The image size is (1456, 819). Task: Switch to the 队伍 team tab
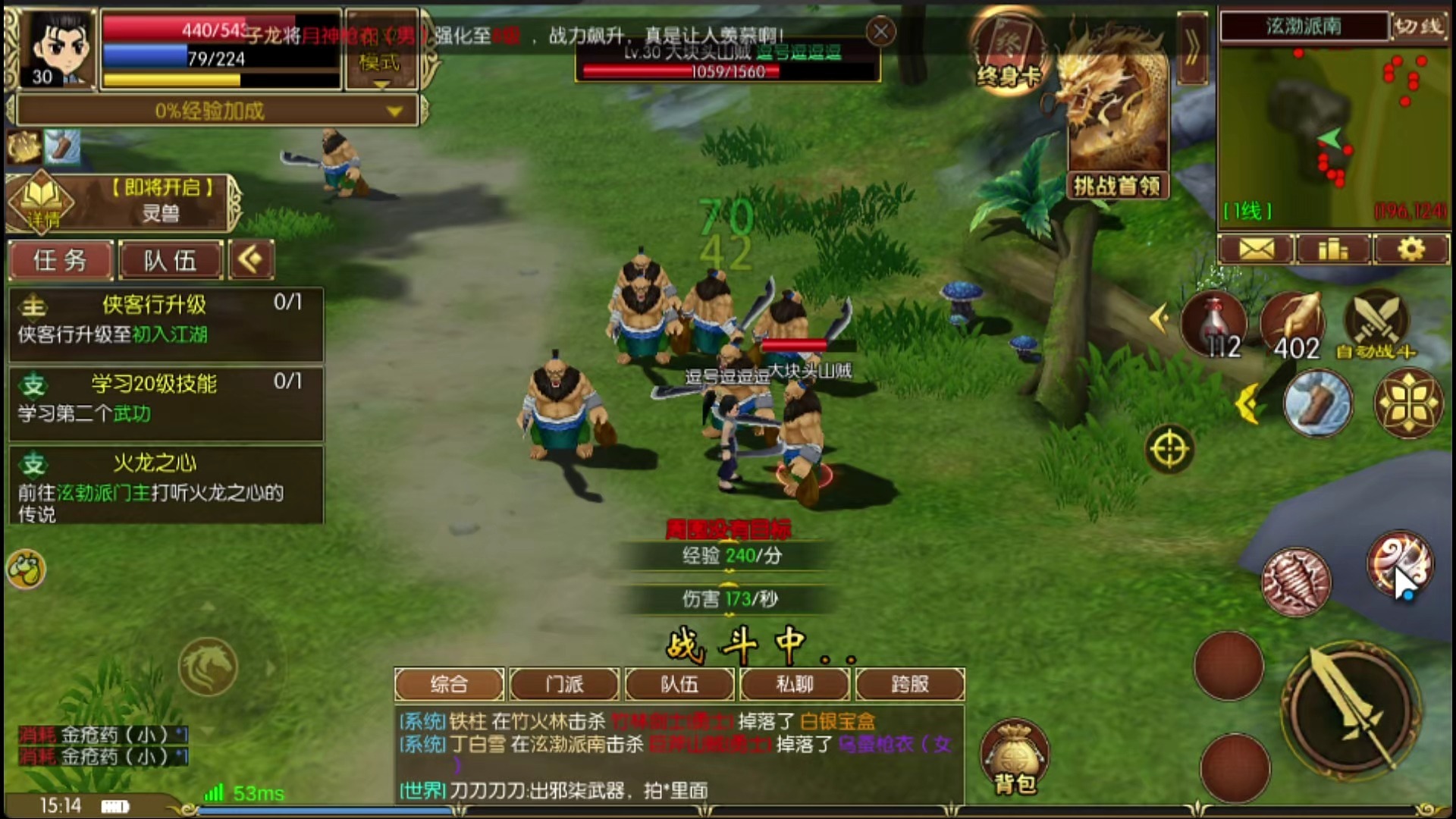coord(171,261)
